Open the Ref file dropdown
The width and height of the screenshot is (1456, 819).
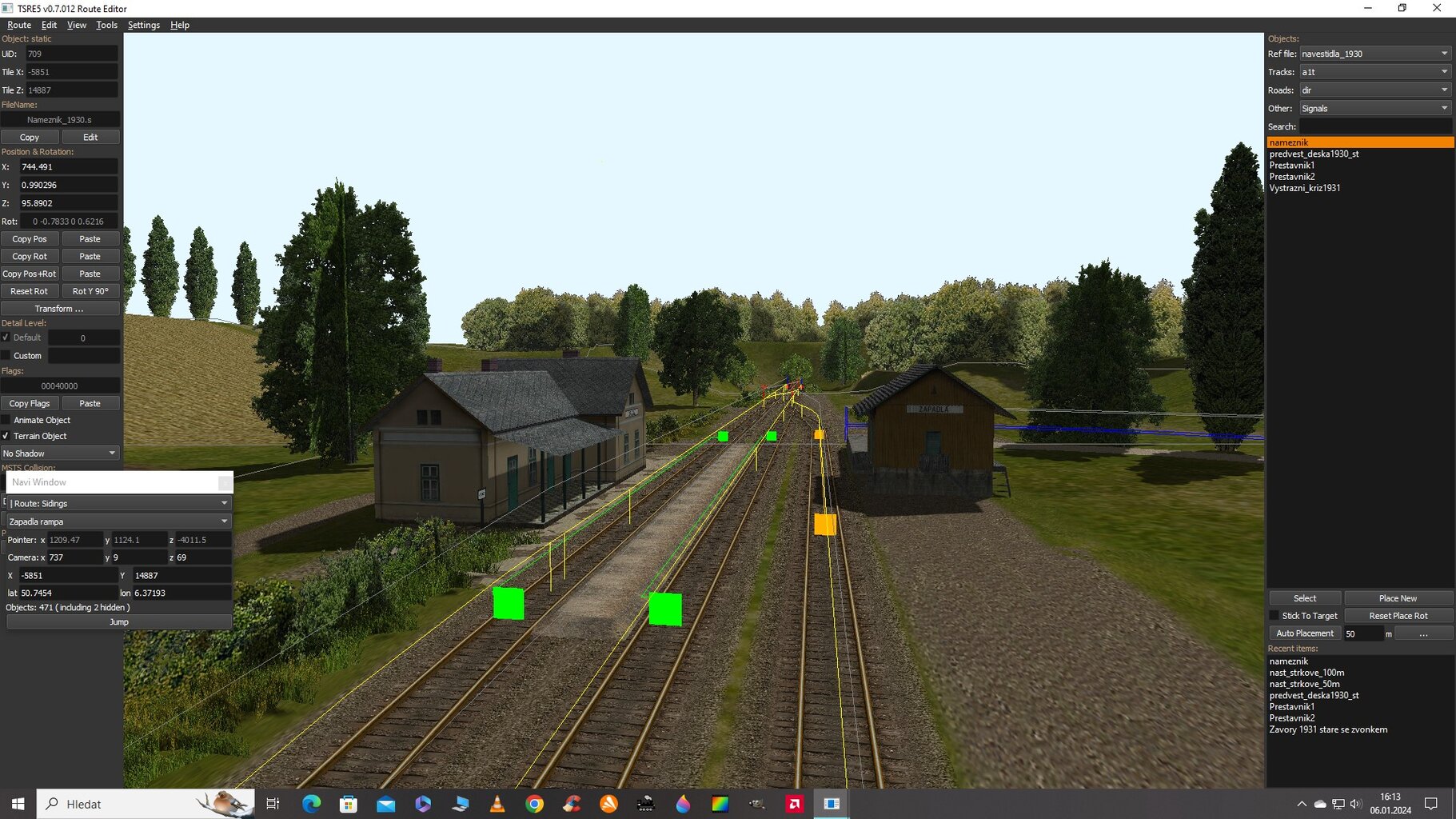(1374, 54)
